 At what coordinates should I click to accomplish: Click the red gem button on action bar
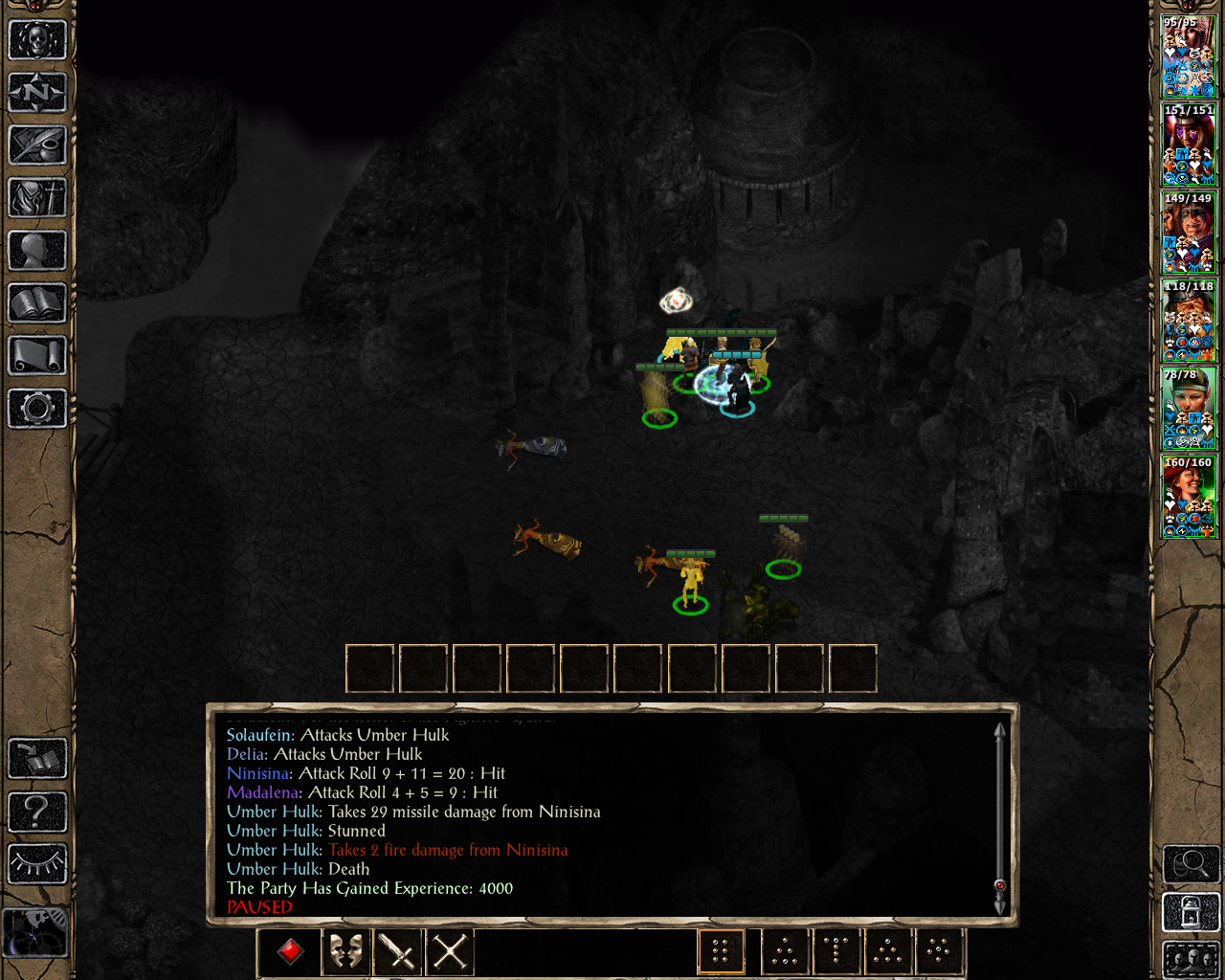[x=291, y=951]
